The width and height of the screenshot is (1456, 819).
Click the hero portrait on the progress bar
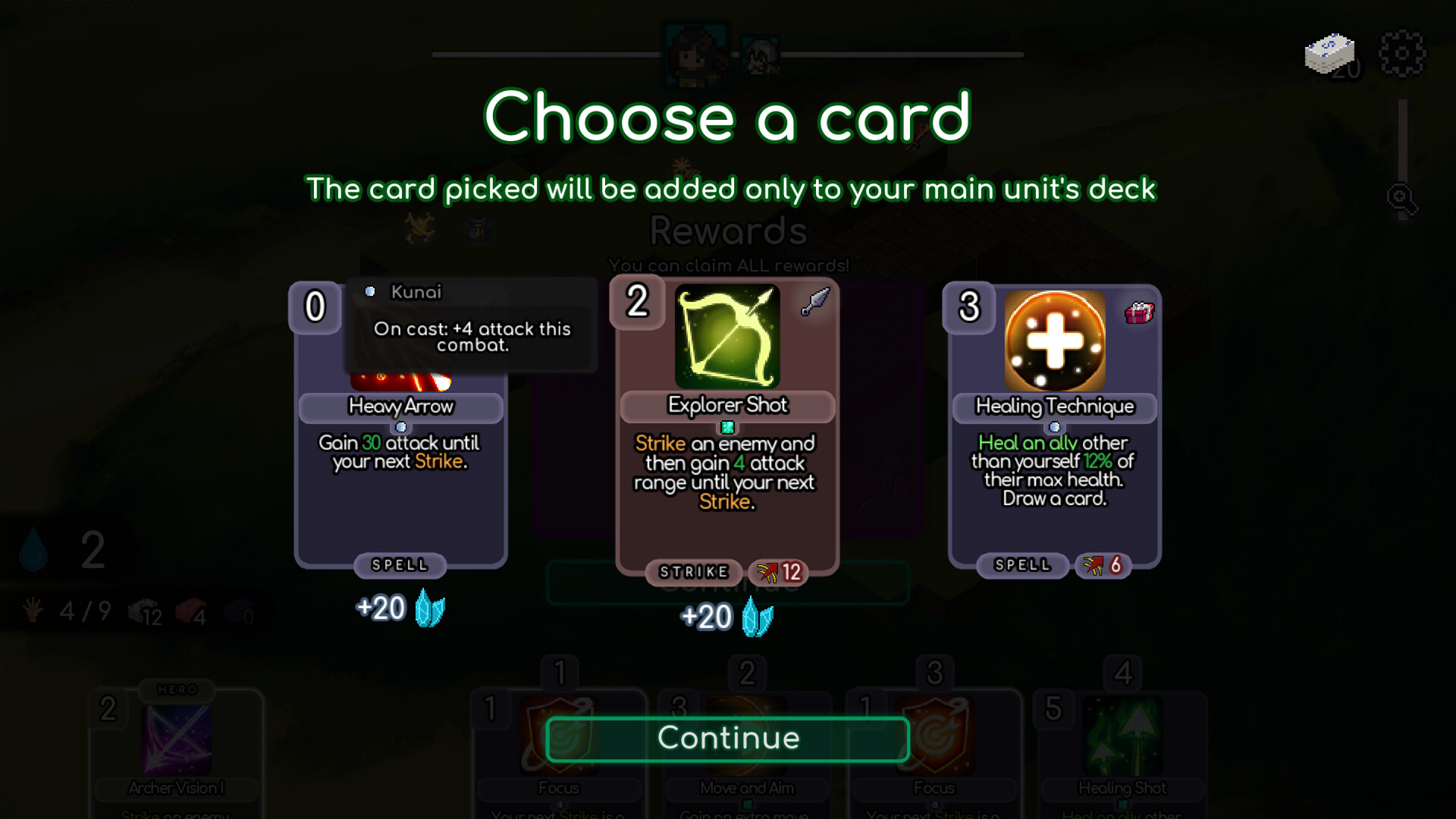[698, 52]
